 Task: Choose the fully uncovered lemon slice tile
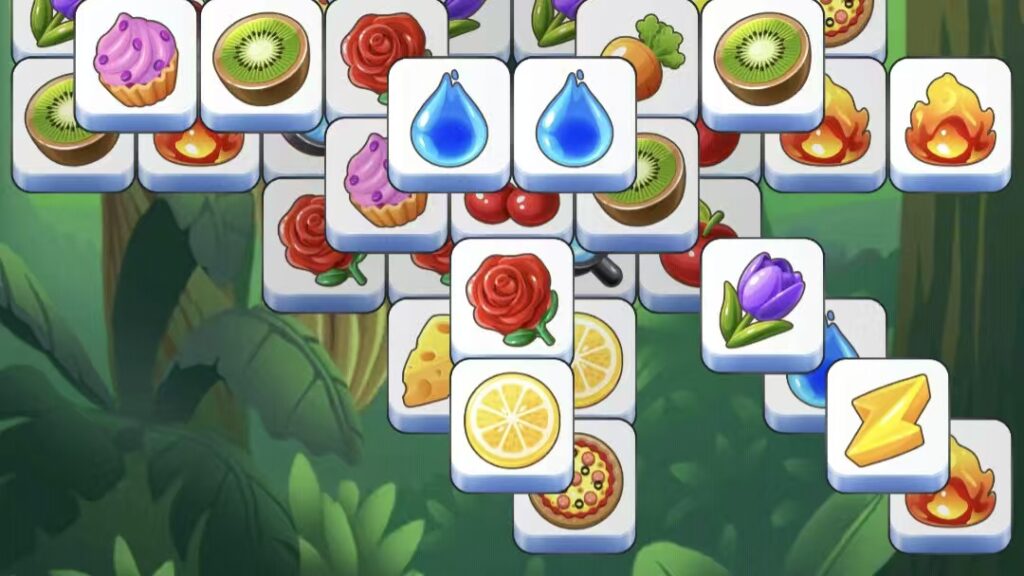pos(512,420)
